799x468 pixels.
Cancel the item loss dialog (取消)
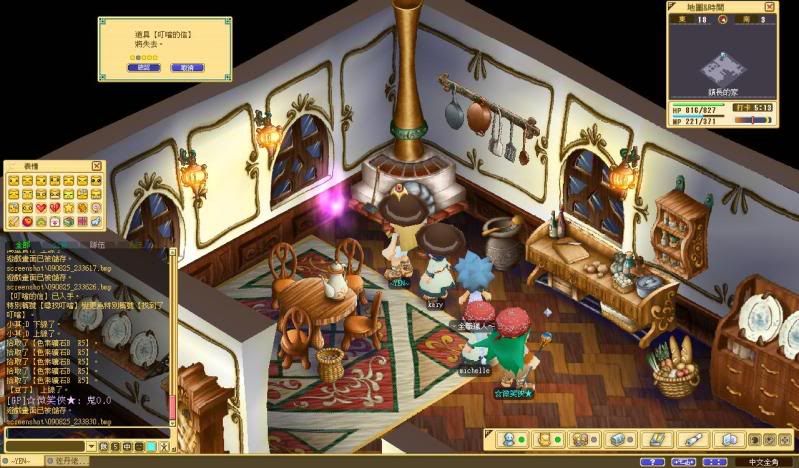(186, 68)
